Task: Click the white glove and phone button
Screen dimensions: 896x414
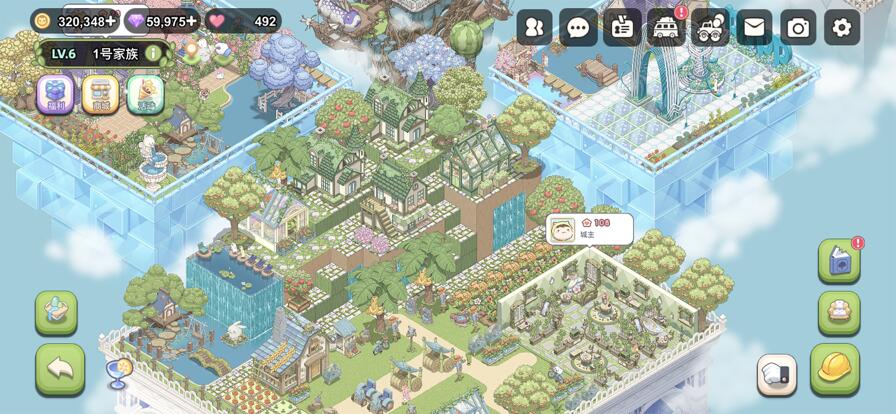Action: 777,375
